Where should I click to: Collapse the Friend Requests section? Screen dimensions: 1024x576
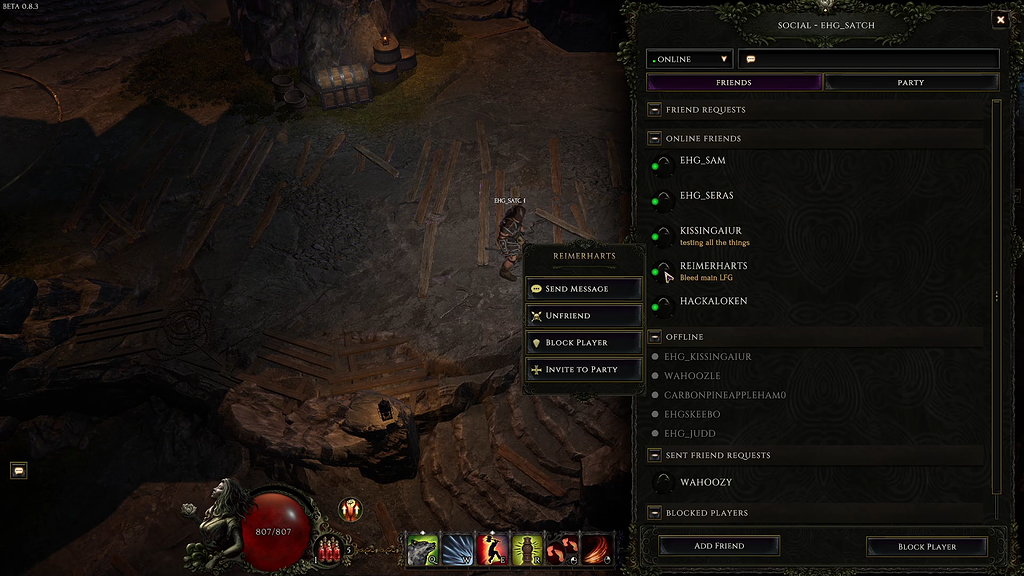[655, 110]
